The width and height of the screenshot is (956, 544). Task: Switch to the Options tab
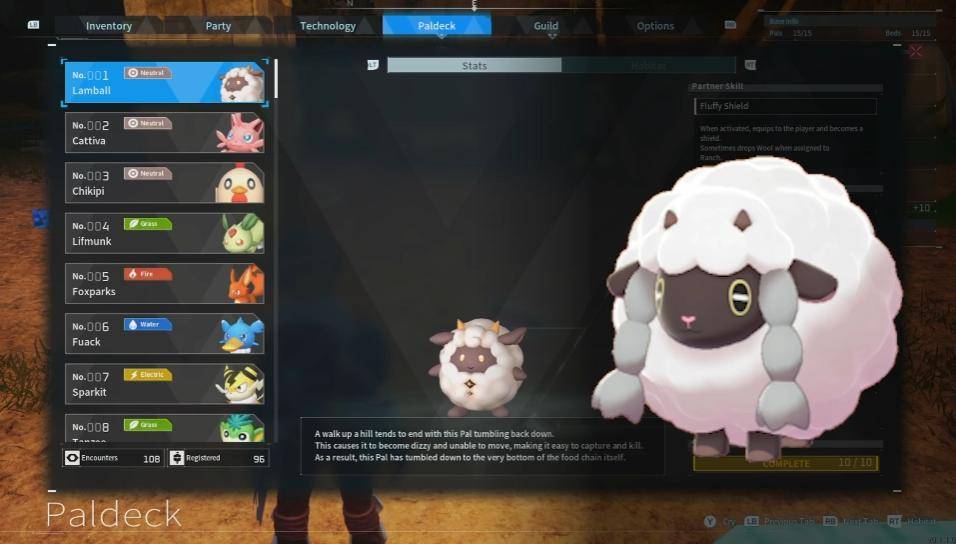tap(655, 26)
